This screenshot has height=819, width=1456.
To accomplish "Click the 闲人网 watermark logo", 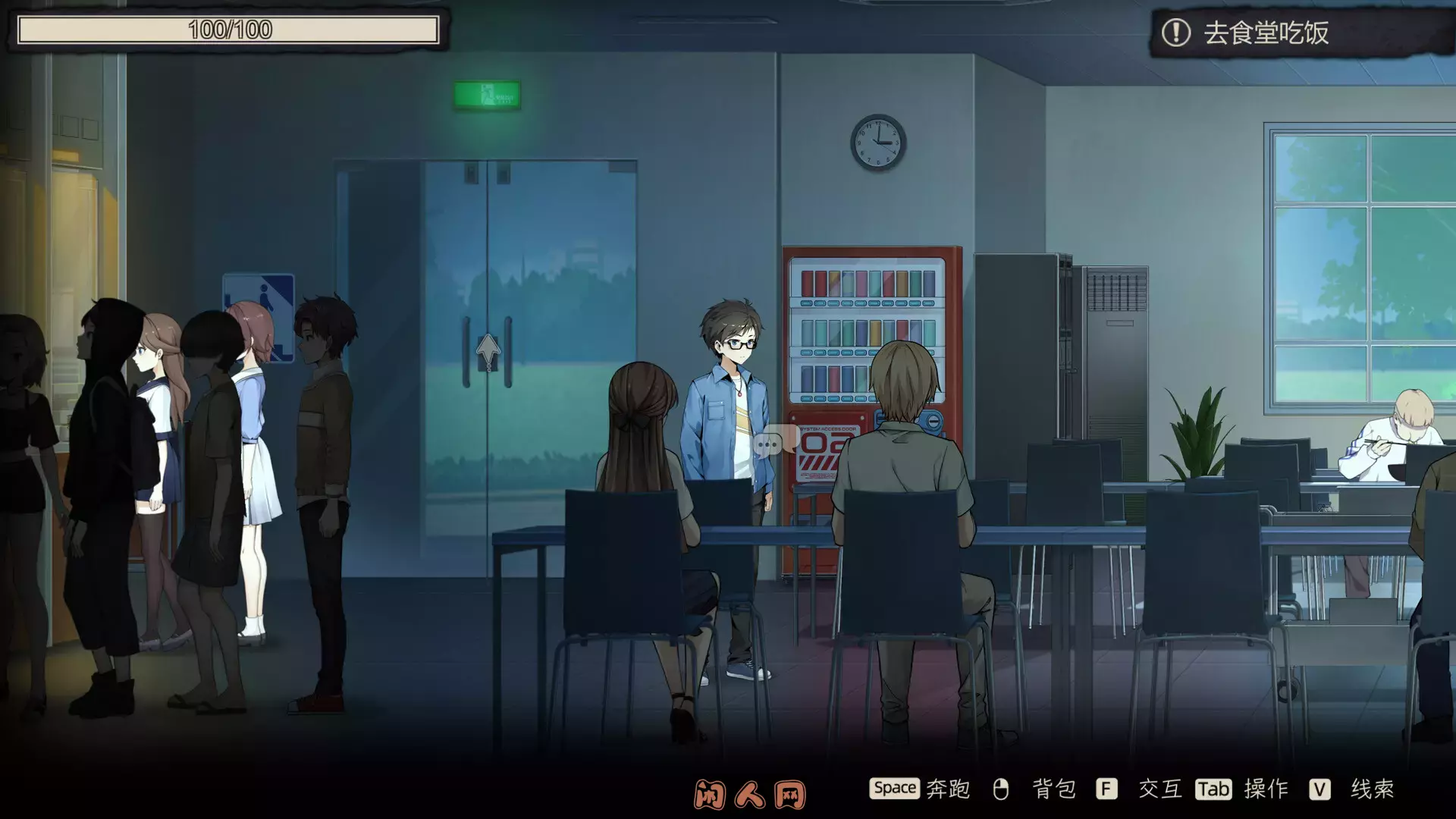I will coord(751,791).
